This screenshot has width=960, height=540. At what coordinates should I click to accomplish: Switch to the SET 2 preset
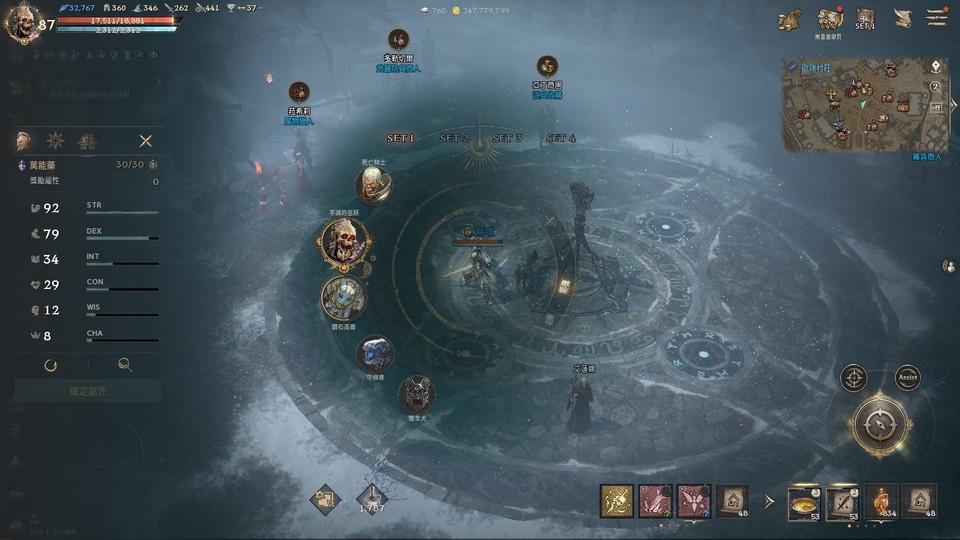(454, 138)
